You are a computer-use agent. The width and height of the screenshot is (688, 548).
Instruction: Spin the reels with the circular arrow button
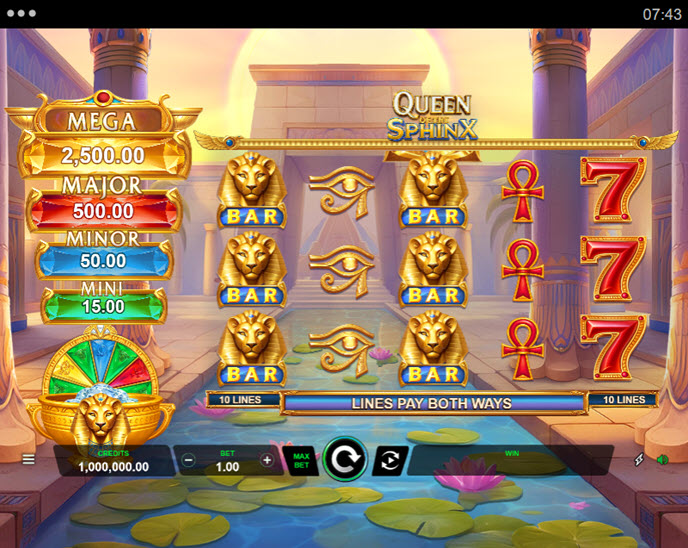pos(345,460)
